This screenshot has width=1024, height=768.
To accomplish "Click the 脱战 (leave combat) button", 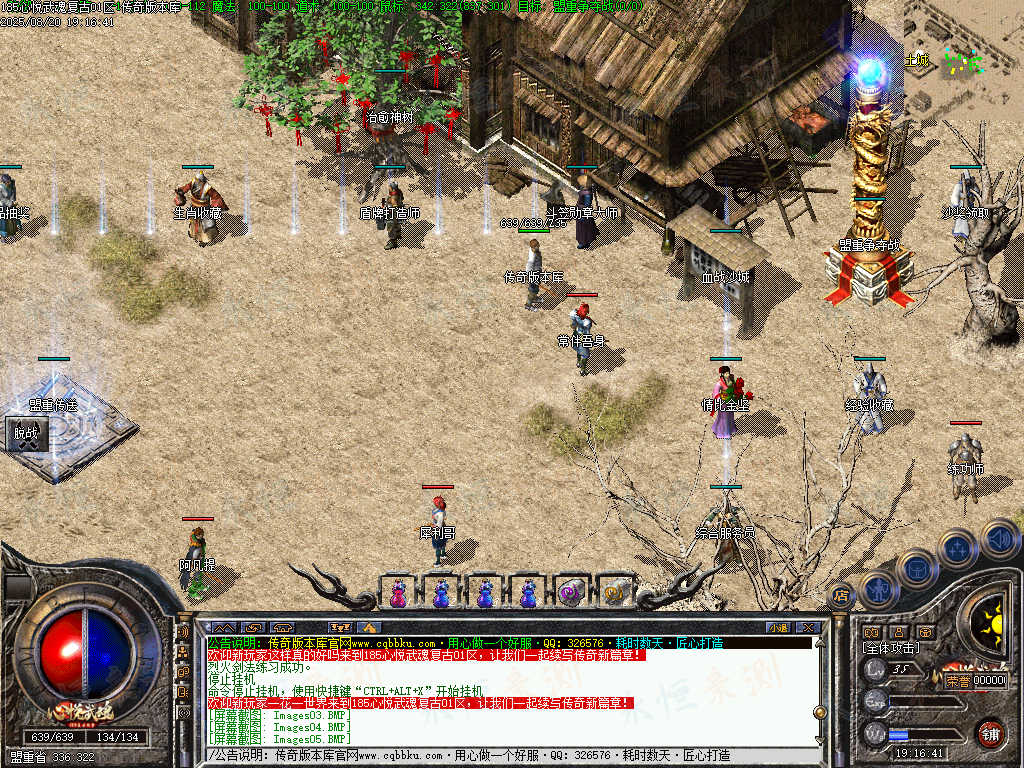I will click(x=25, y=434).
